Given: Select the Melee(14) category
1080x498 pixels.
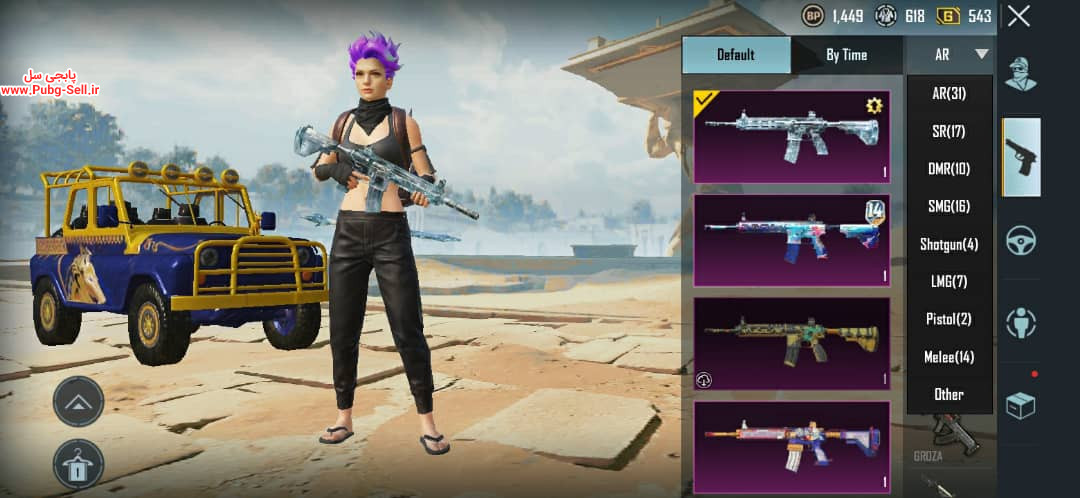Looking at the screenshot, I should click(949, 357).
